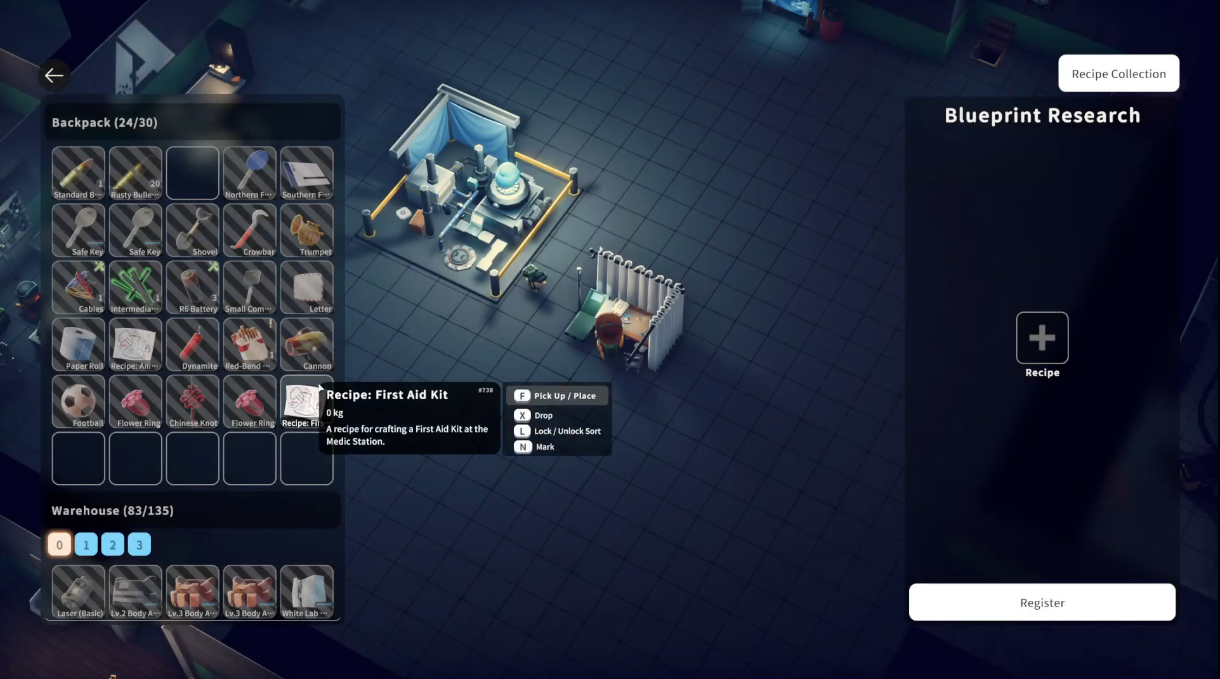Screen dimensions: 1220x679
Task: Switch to warehouse tab 2
Action: [113, 545]
